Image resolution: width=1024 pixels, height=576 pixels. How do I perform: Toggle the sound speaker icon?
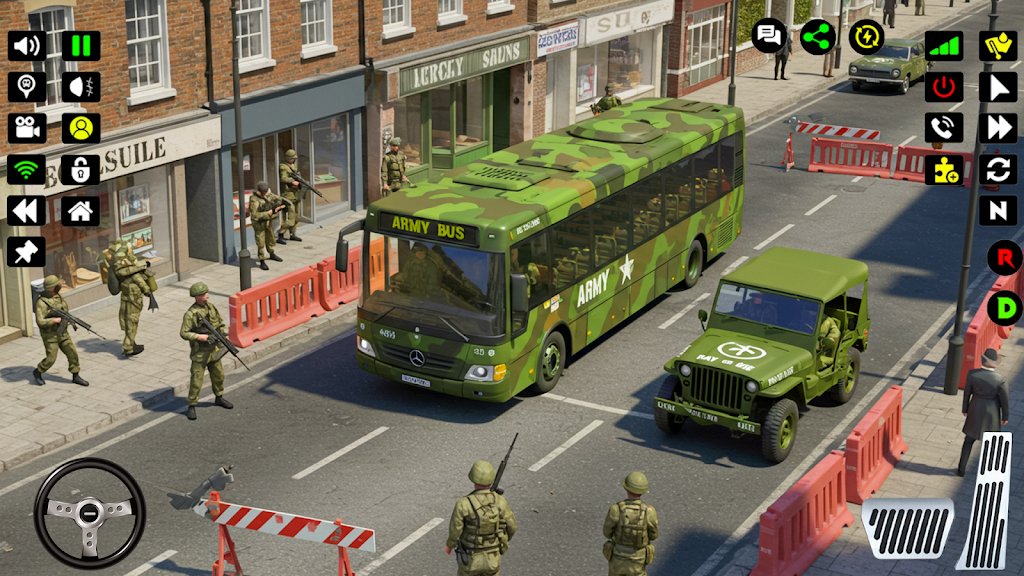point(27,46)
